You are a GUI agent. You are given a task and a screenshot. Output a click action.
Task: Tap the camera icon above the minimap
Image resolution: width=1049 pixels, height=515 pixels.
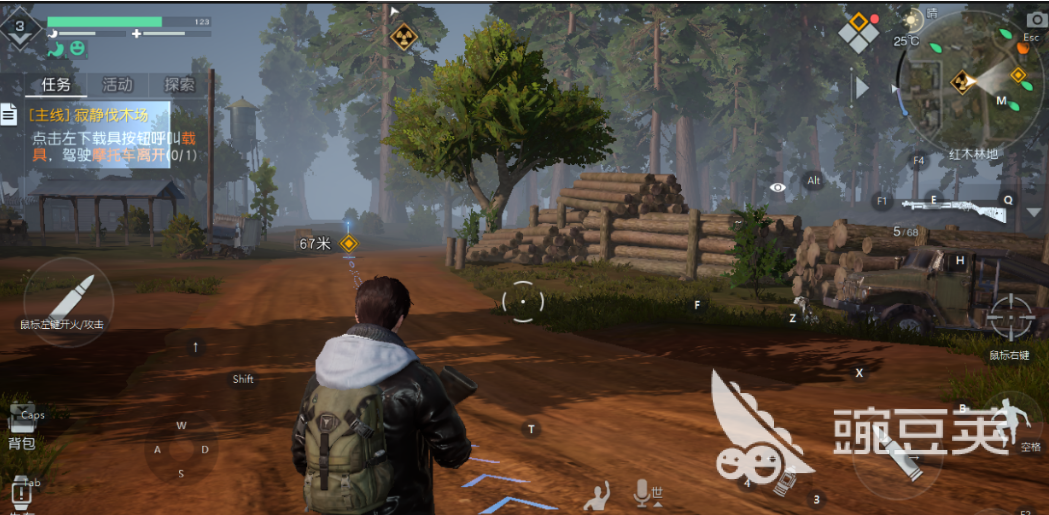1035,20
